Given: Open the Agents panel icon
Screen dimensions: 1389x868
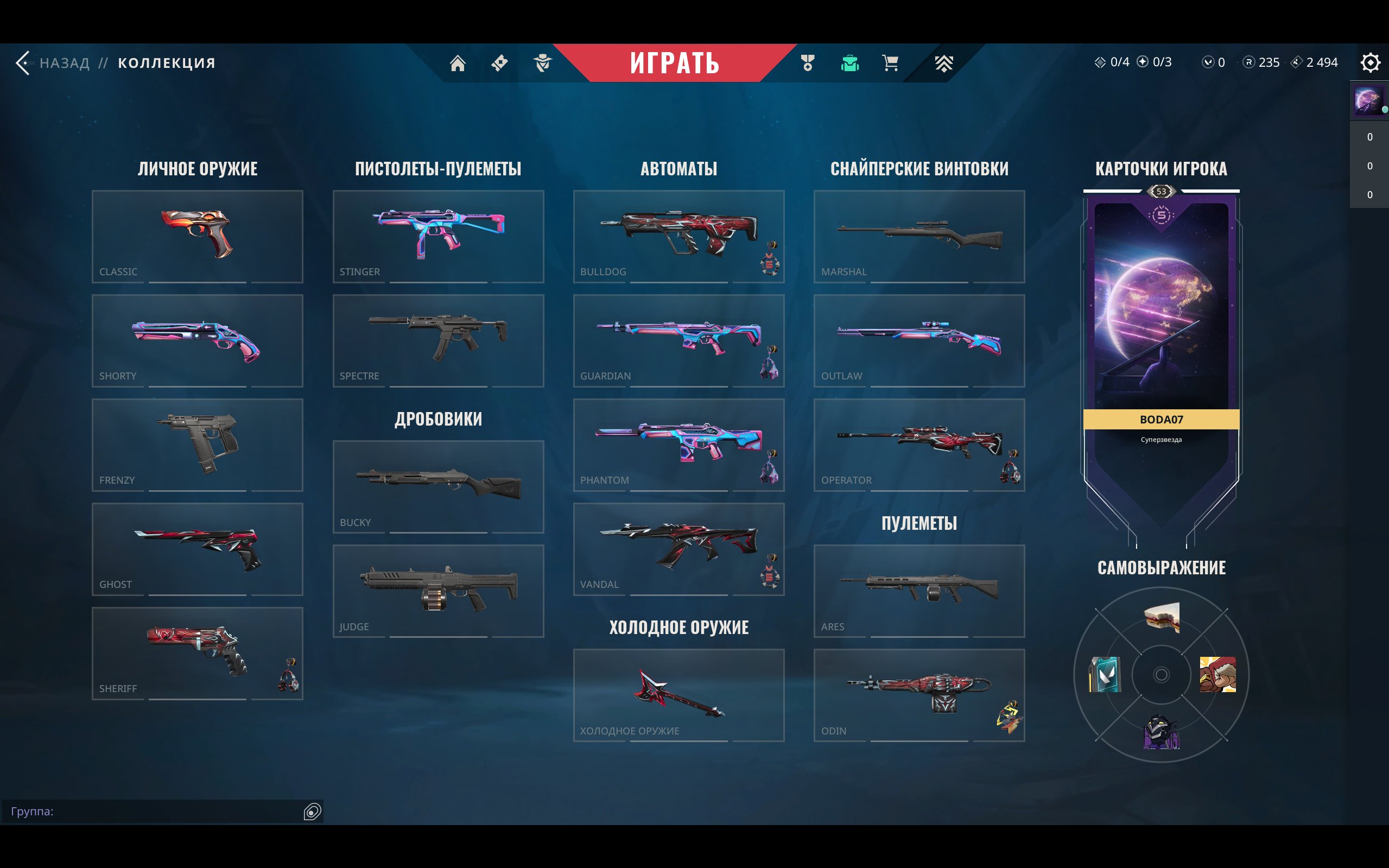Looking at the screenshot, I should [543, 63].
